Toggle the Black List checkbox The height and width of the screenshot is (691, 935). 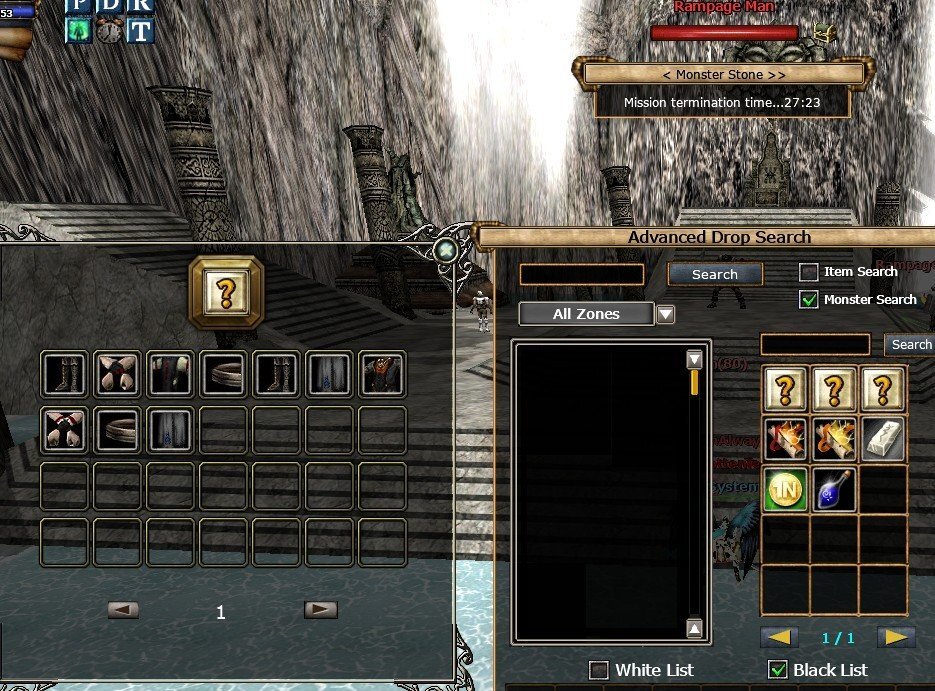tap(776, 670)
